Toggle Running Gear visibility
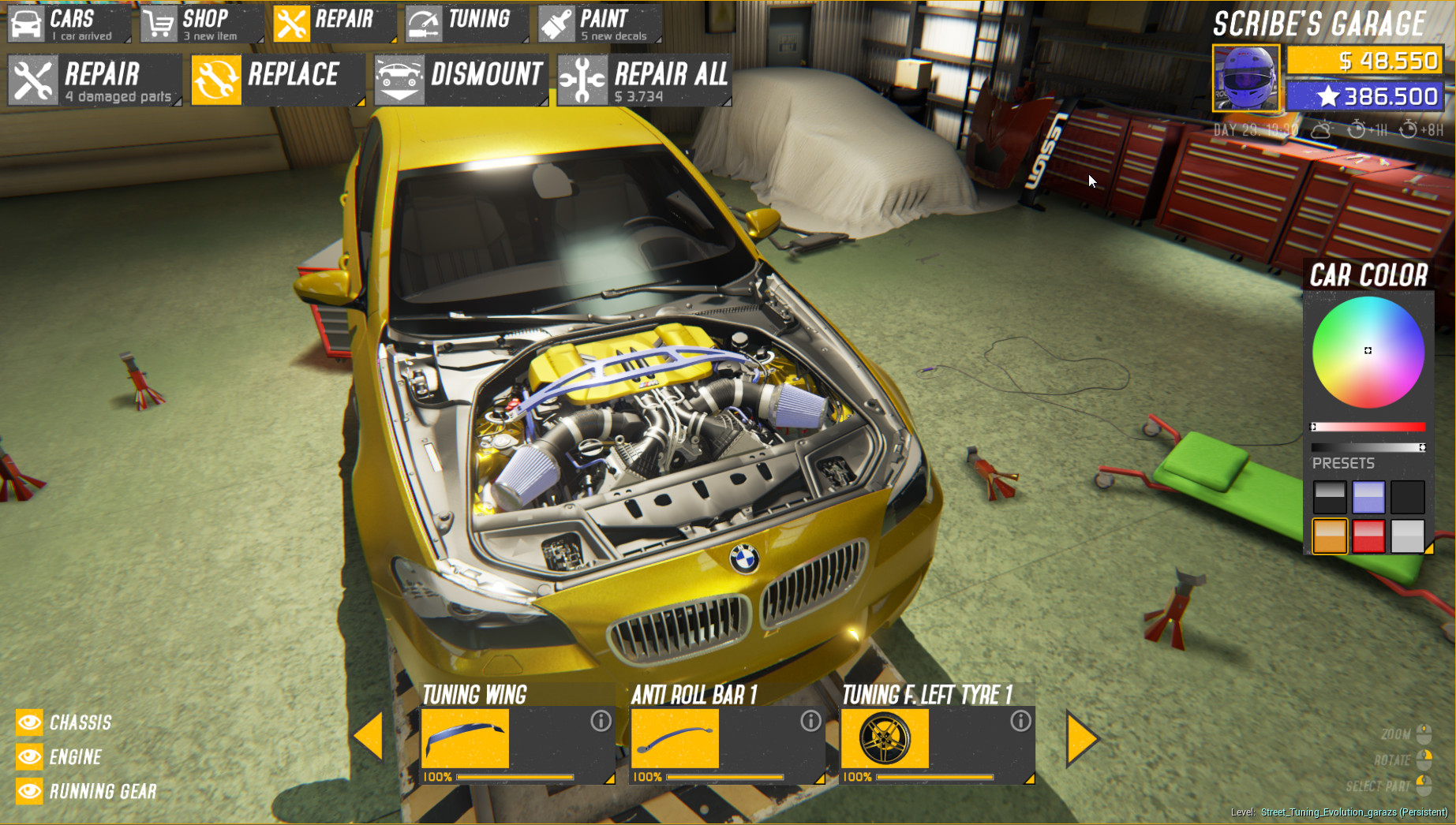Image resolution: width=1456 pixels, height=825 pixels. click(30, 791)
